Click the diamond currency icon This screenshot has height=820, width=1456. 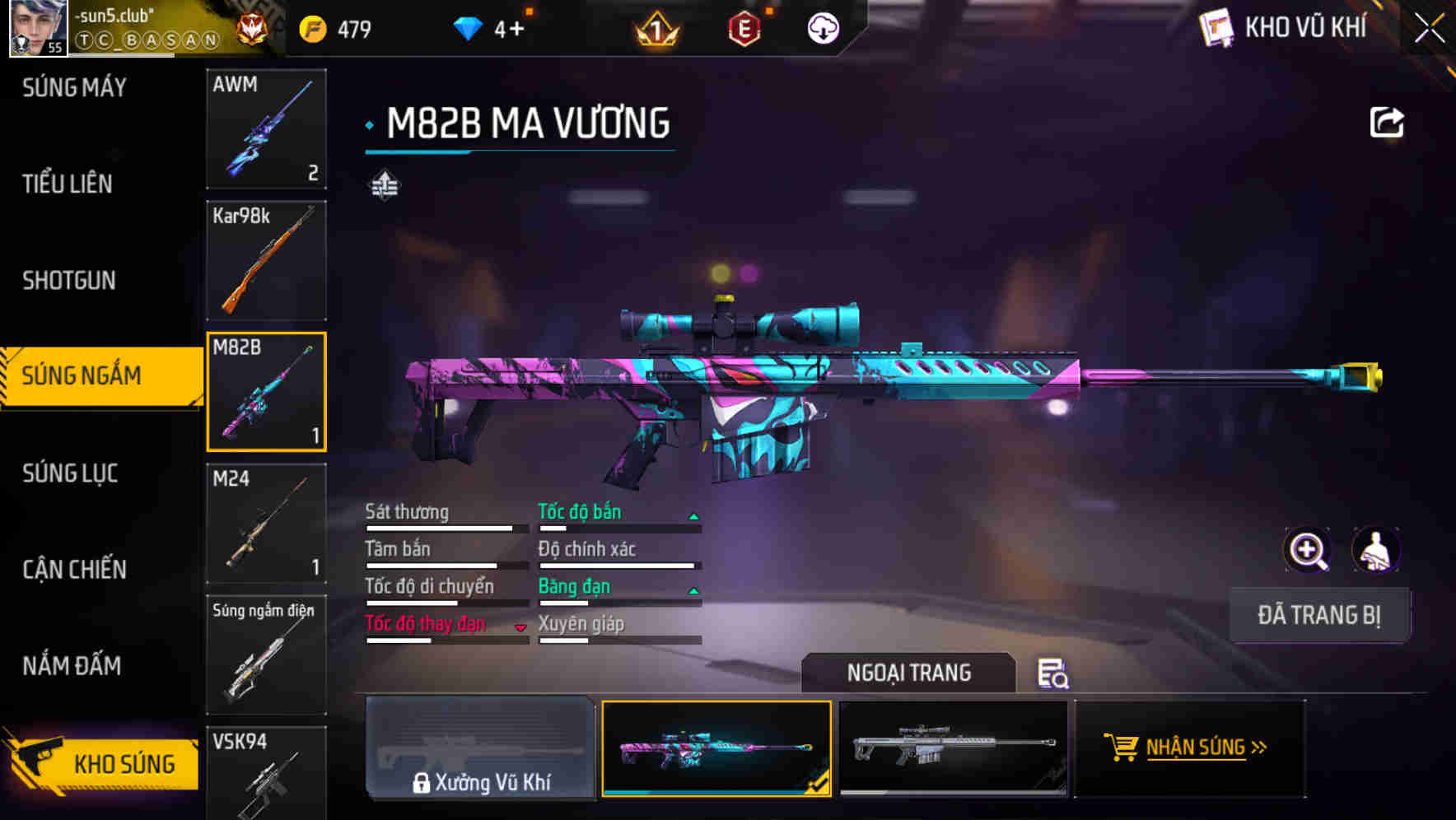(468, 26)
